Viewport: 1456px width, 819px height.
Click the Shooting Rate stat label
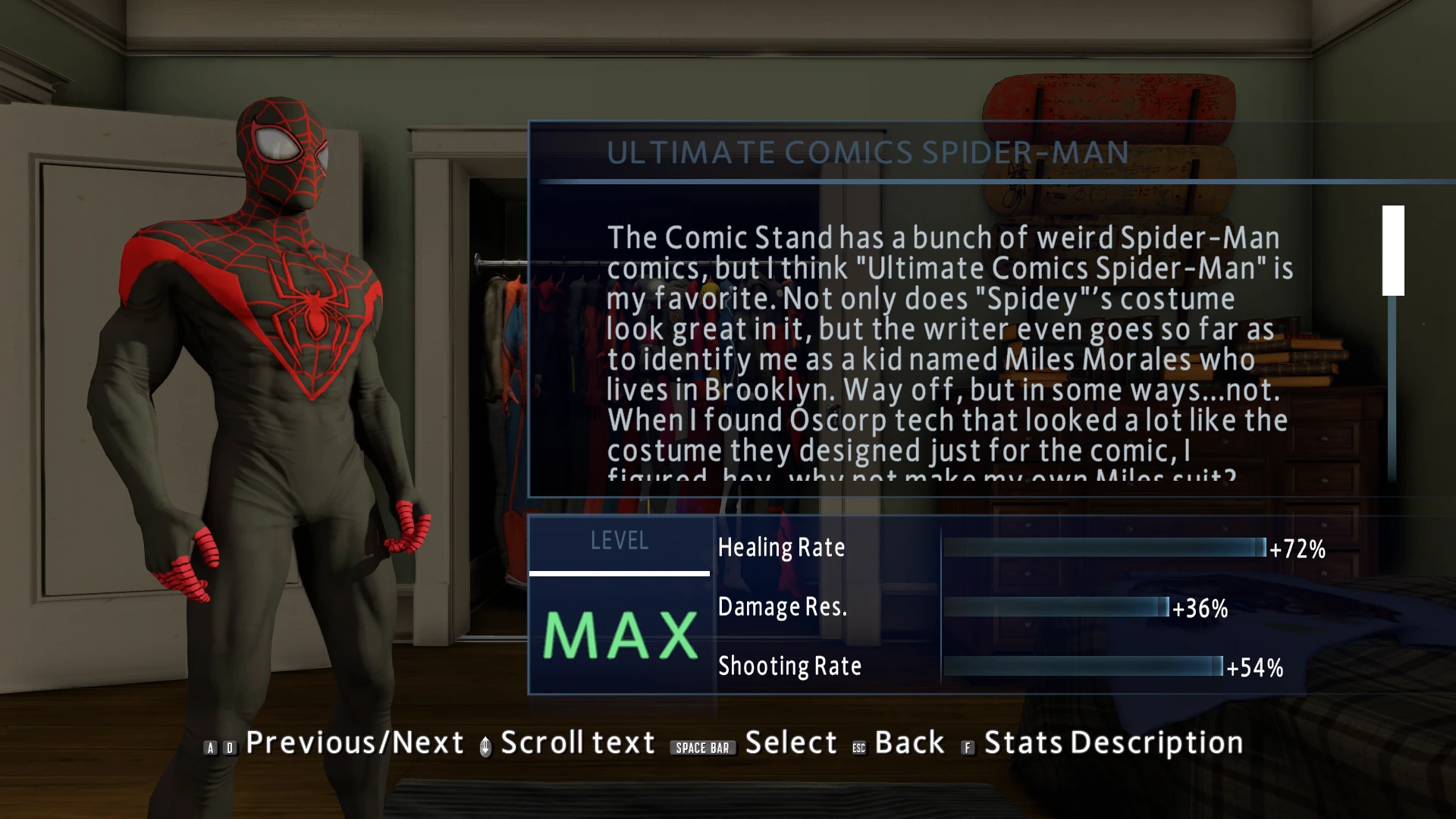tap(789, 667)
